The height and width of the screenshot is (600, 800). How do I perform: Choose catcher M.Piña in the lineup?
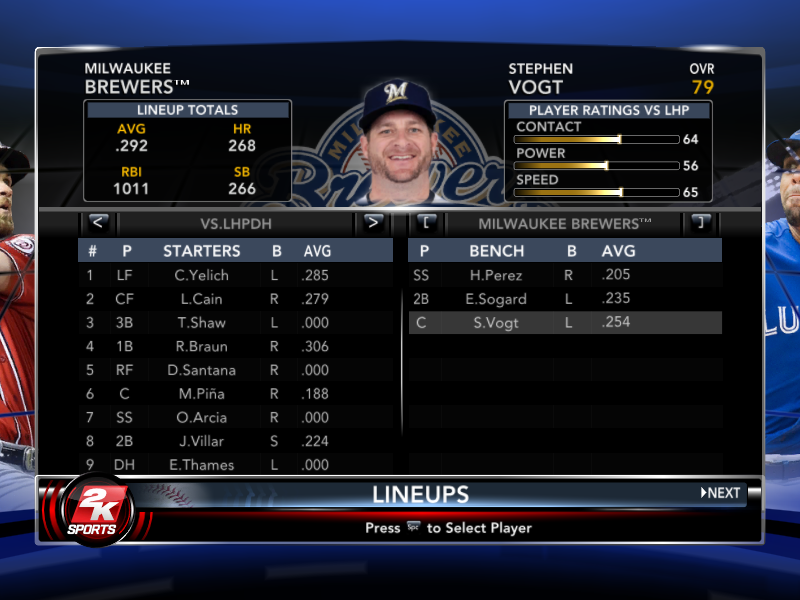pos(201,394)
